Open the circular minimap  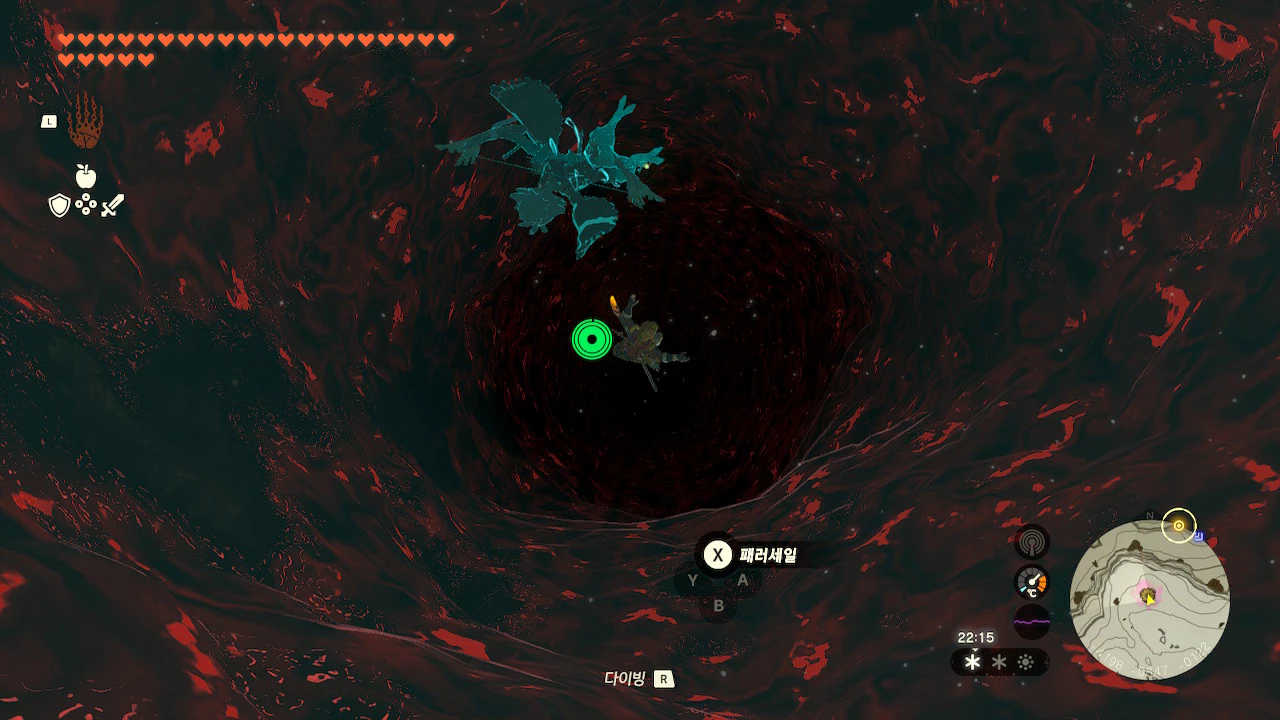[1149, 600]
